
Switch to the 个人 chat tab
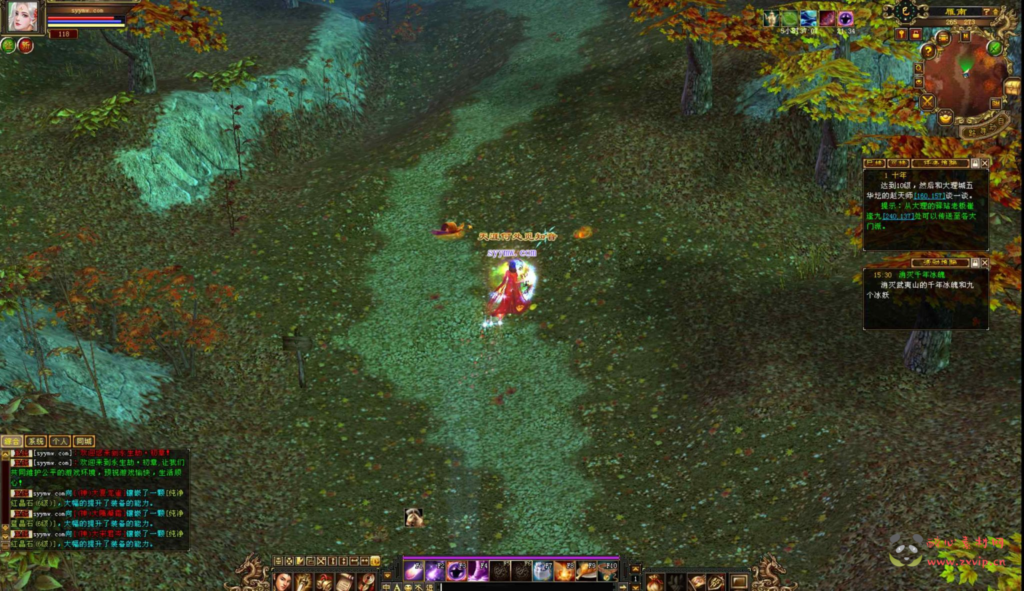59,441
